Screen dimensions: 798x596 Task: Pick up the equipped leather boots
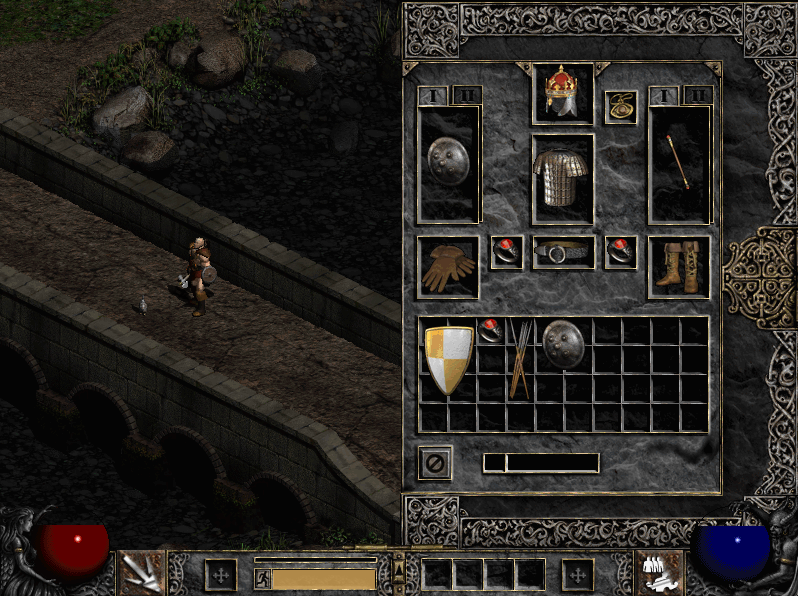(x=679, y=267)
